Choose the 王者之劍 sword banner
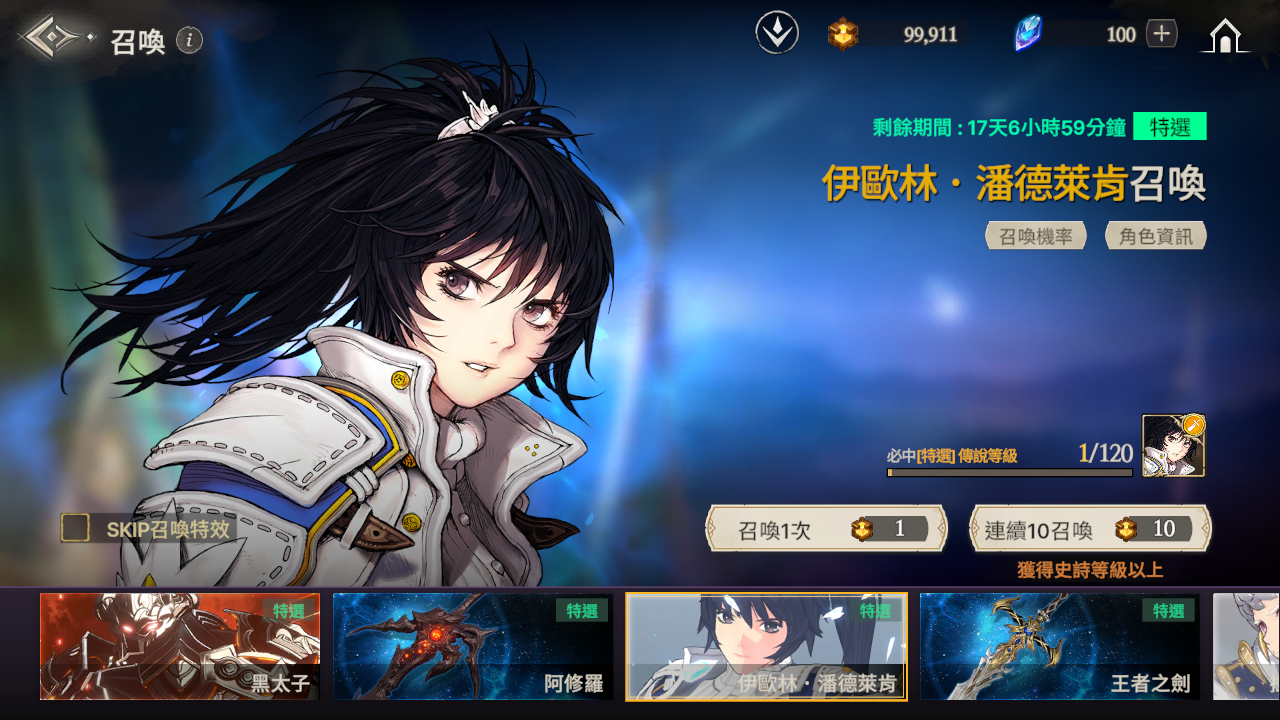Viewport: 1280px width, 720px height. click(x=1059, y=646)
